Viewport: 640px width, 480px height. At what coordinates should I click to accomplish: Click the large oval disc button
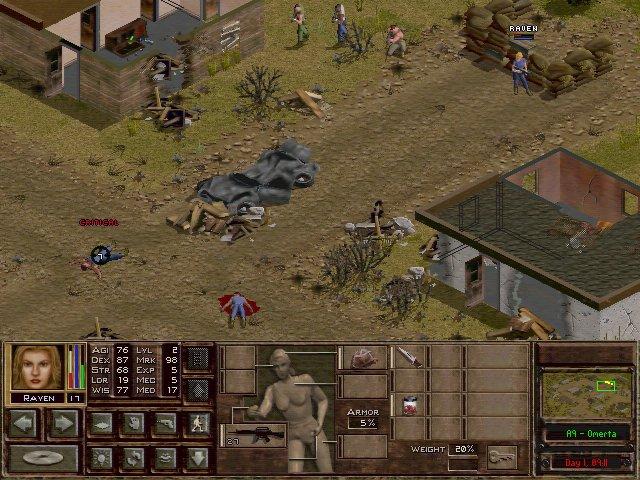(43, 458)
